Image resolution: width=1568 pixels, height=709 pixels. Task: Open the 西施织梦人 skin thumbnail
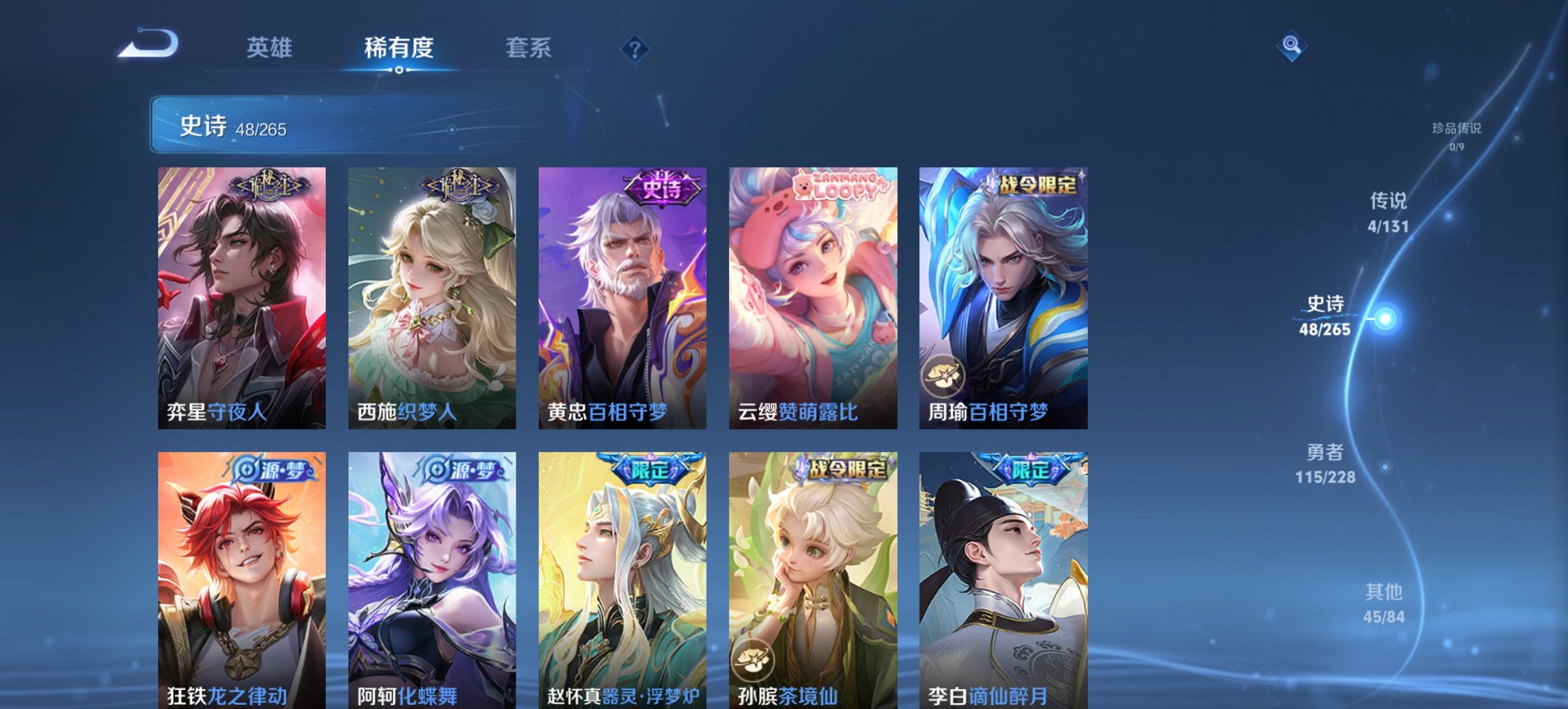[x=428, y=297]
